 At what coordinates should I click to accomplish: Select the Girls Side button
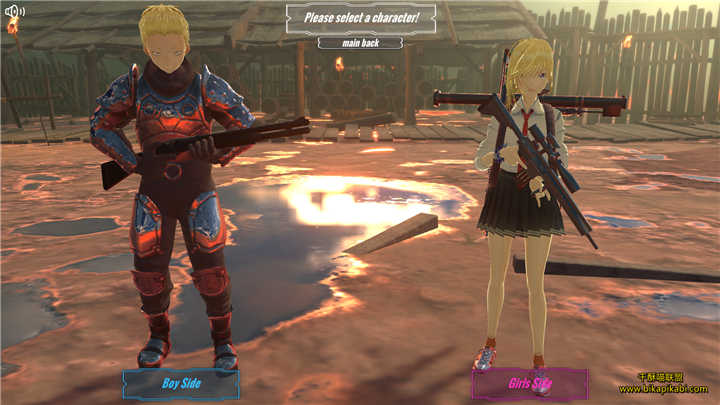coord(530,384)
